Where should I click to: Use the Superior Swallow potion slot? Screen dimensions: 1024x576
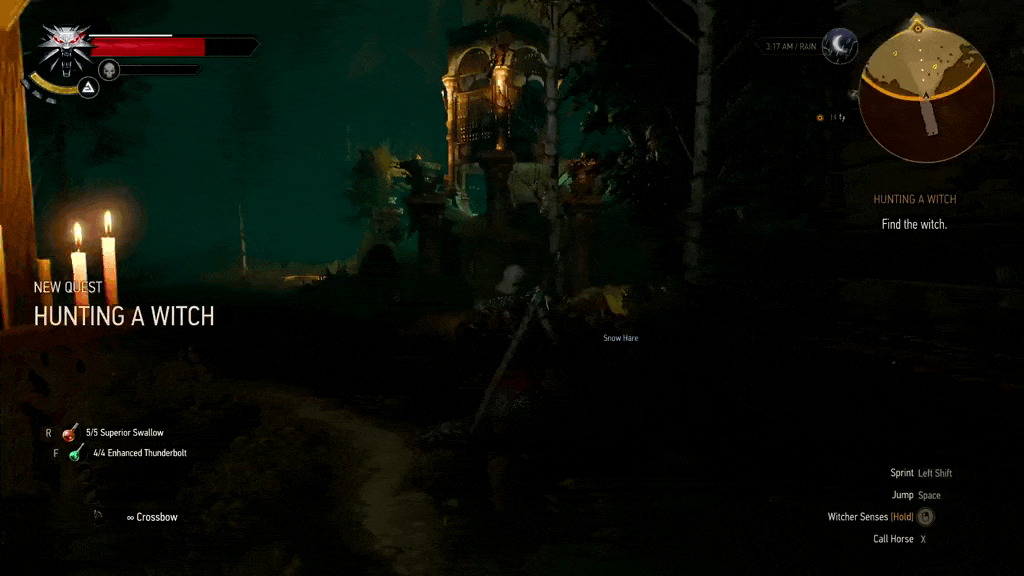click(70, 433)
